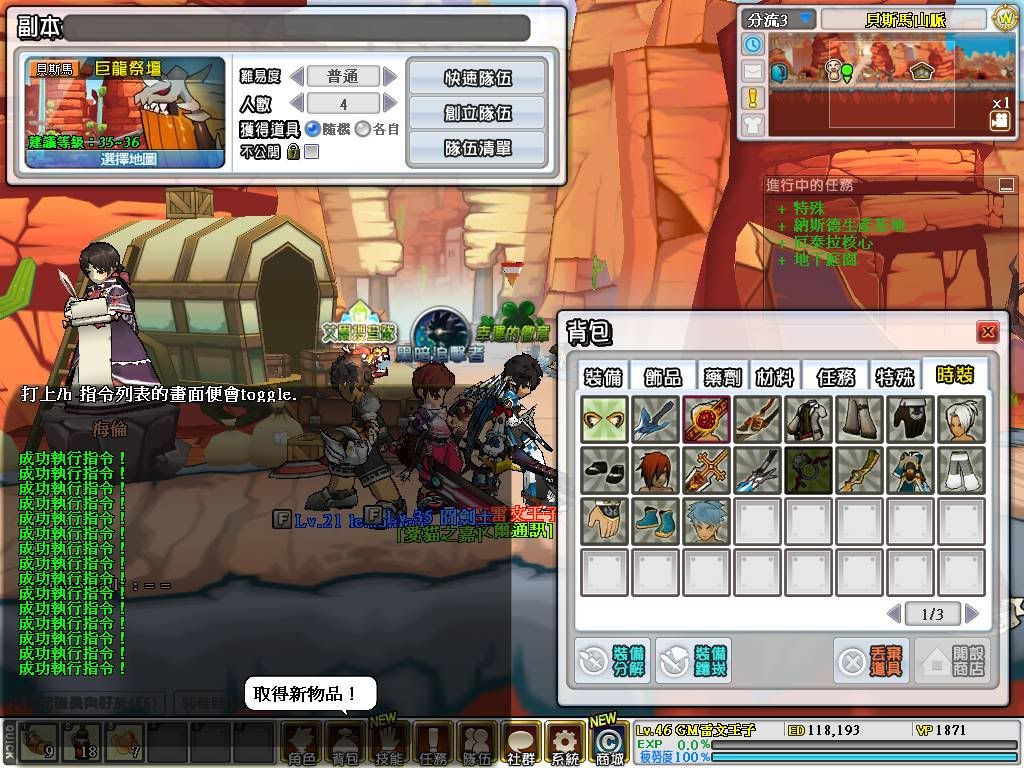The width and height of the screenshot is (1024, 768).
Task: Select 各自 individual item distribution
Action: pos(363,128)
